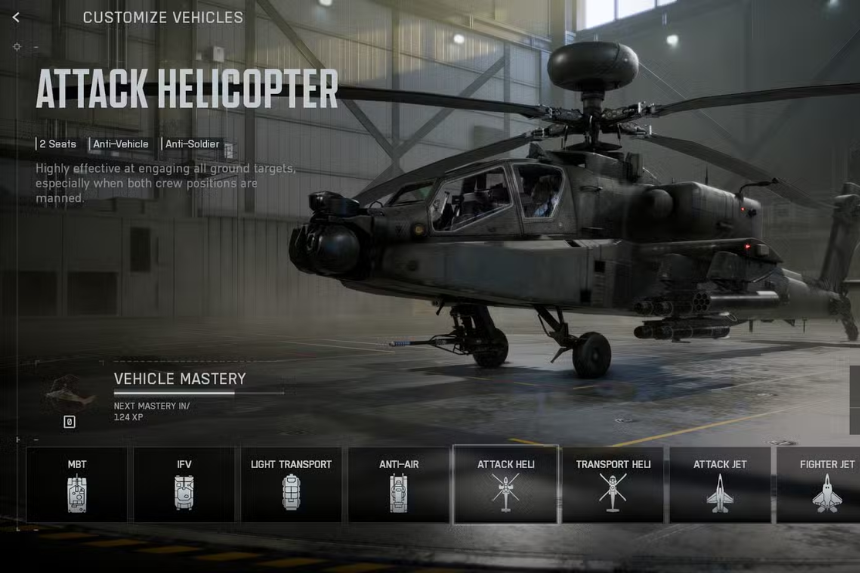
Task: Switch to the Anti-Air vehicle
Action: coord(398,485)
